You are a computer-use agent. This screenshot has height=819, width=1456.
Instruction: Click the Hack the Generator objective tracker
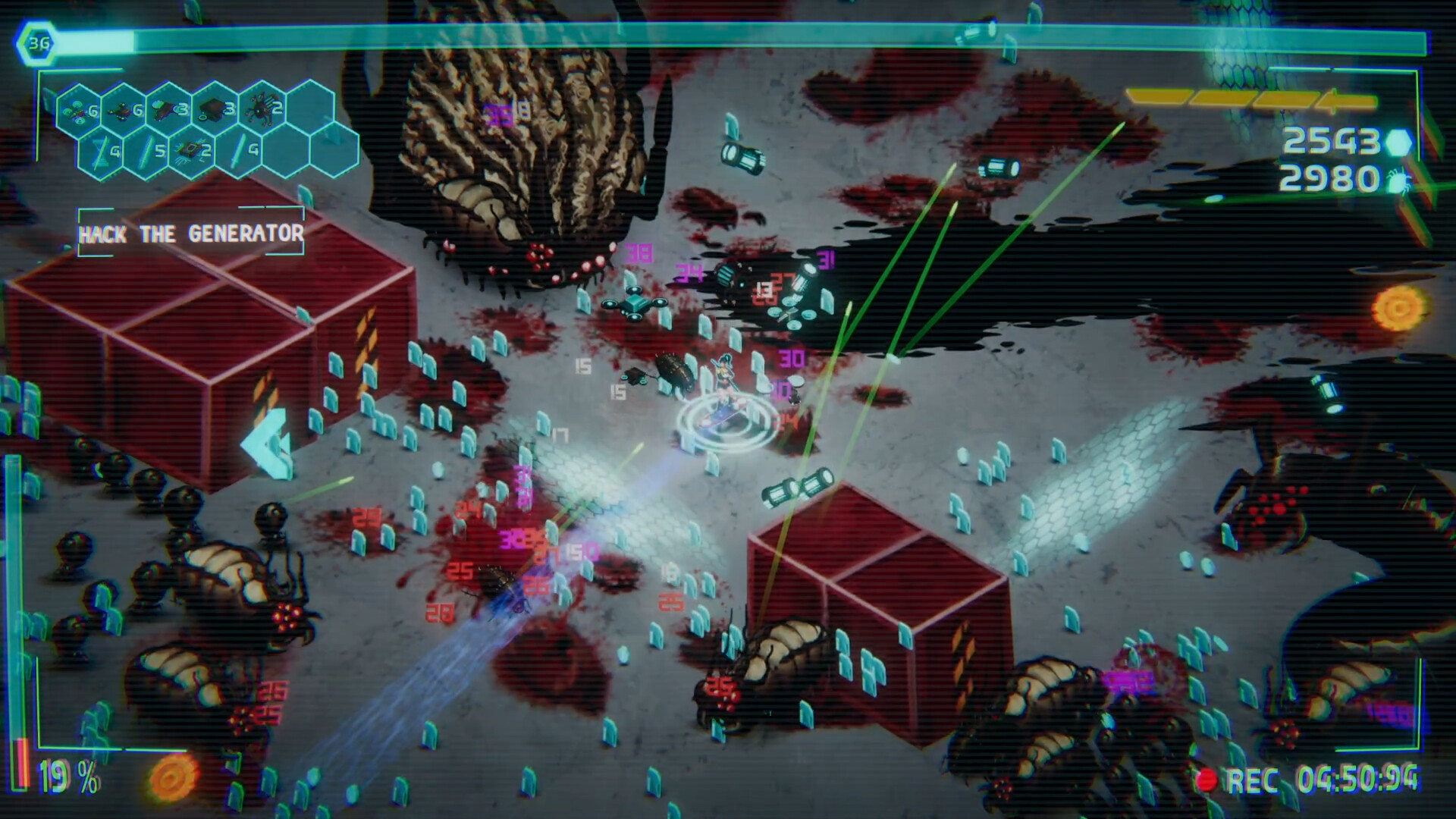190,233
